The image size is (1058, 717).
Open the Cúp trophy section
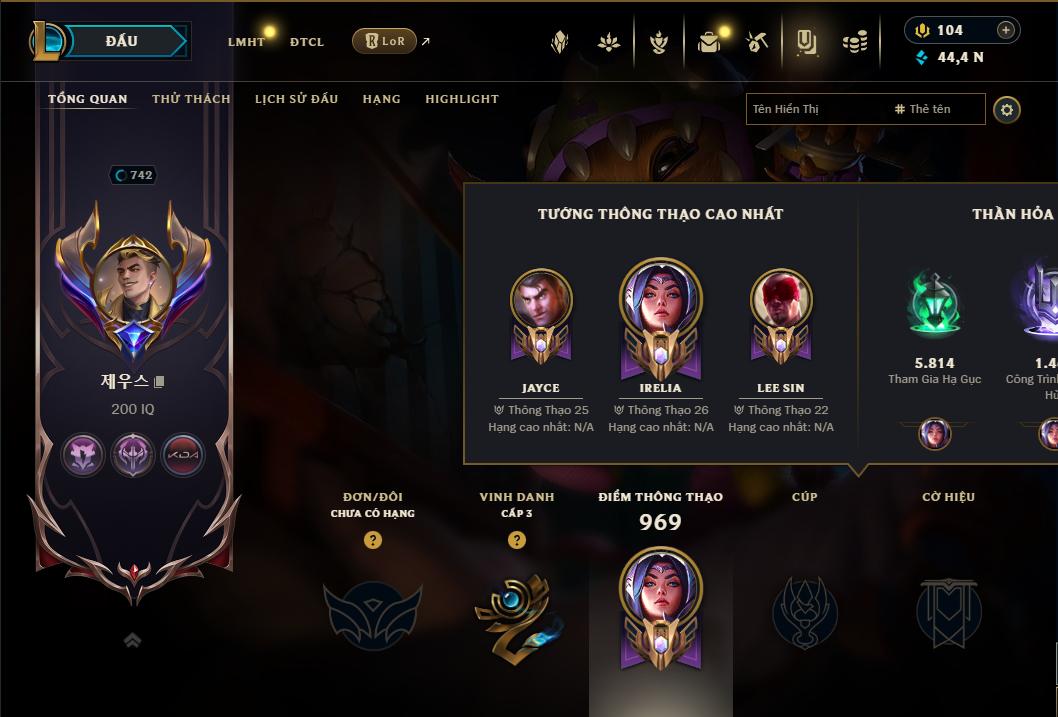tap(804, 612)
